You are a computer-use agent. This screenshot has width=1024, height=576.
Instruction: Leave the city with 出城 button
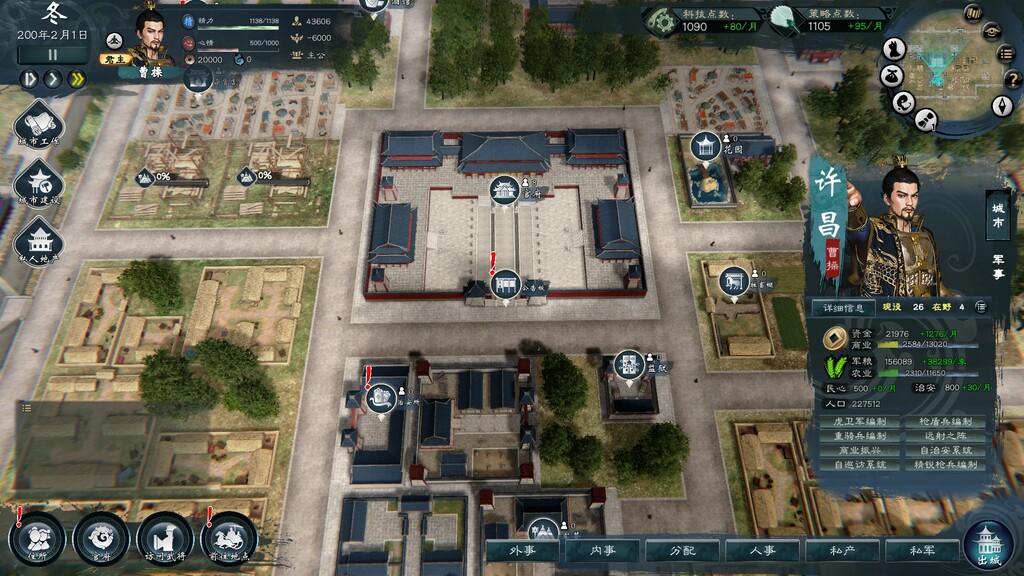(990, 545)
